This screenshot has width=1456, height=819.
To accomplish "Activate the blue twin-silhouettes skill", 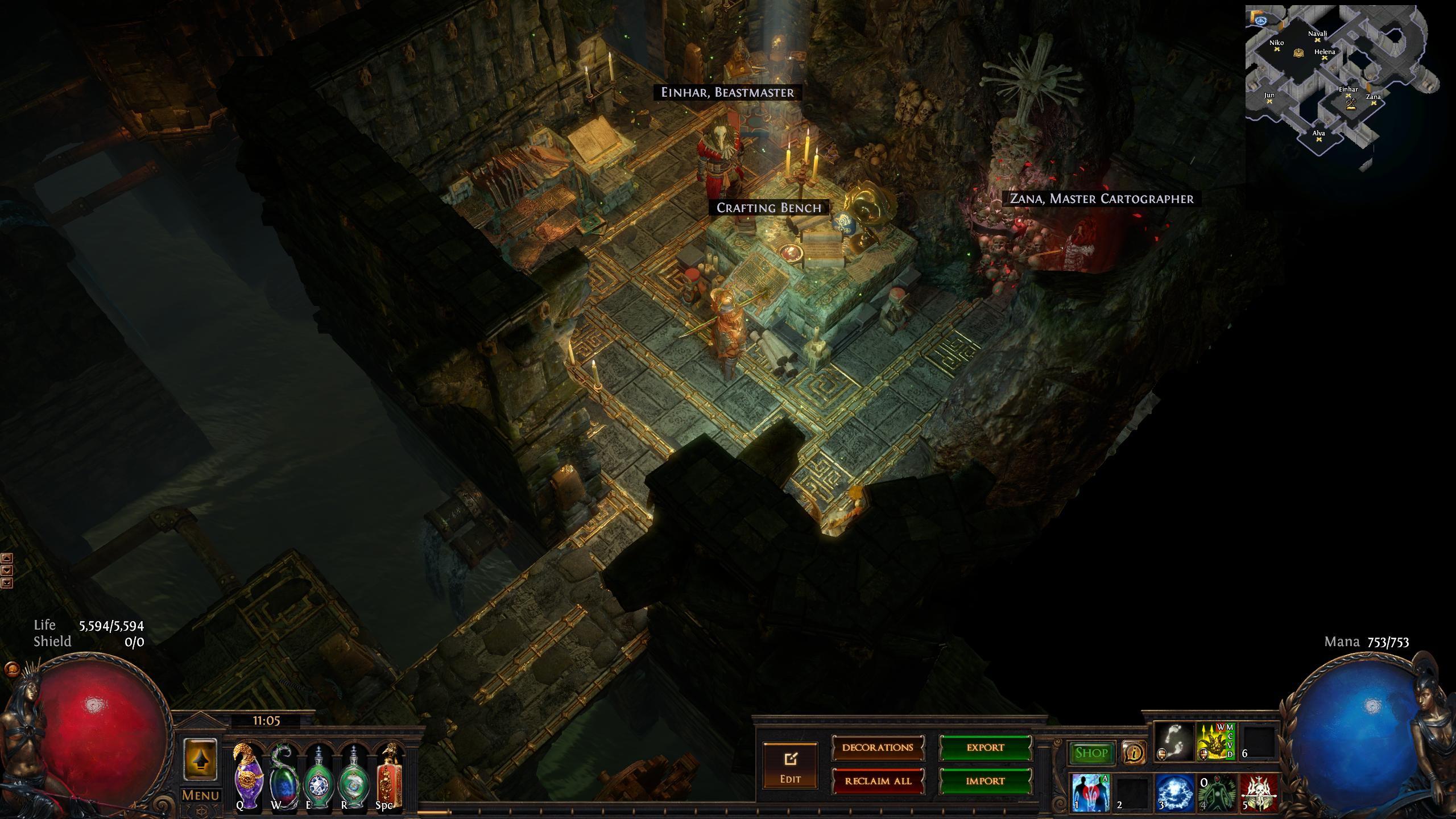I will click(x=1091, y=792).
